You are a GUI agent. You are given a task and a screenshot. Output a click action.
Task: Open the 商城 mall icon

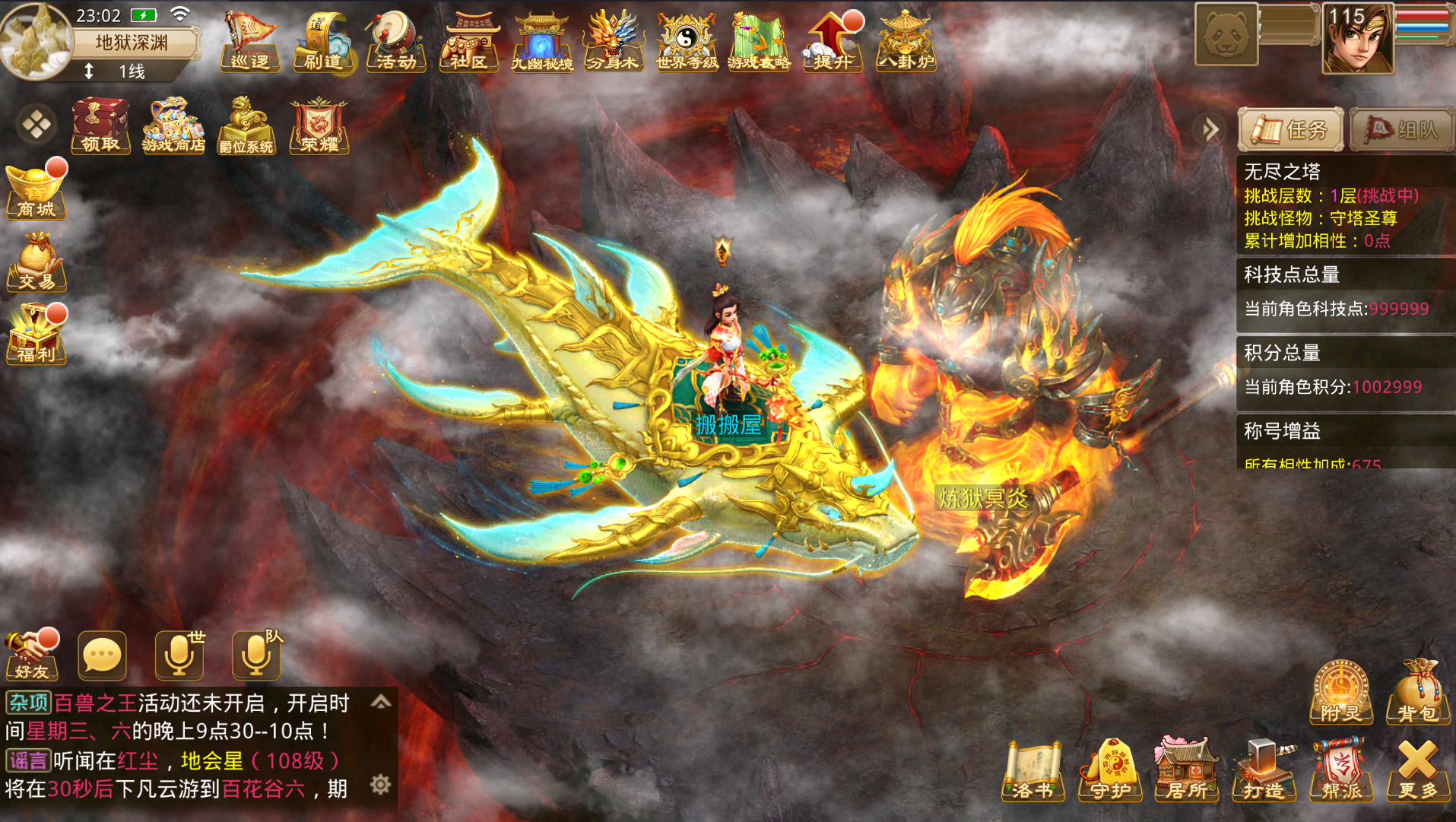point(36,190)
